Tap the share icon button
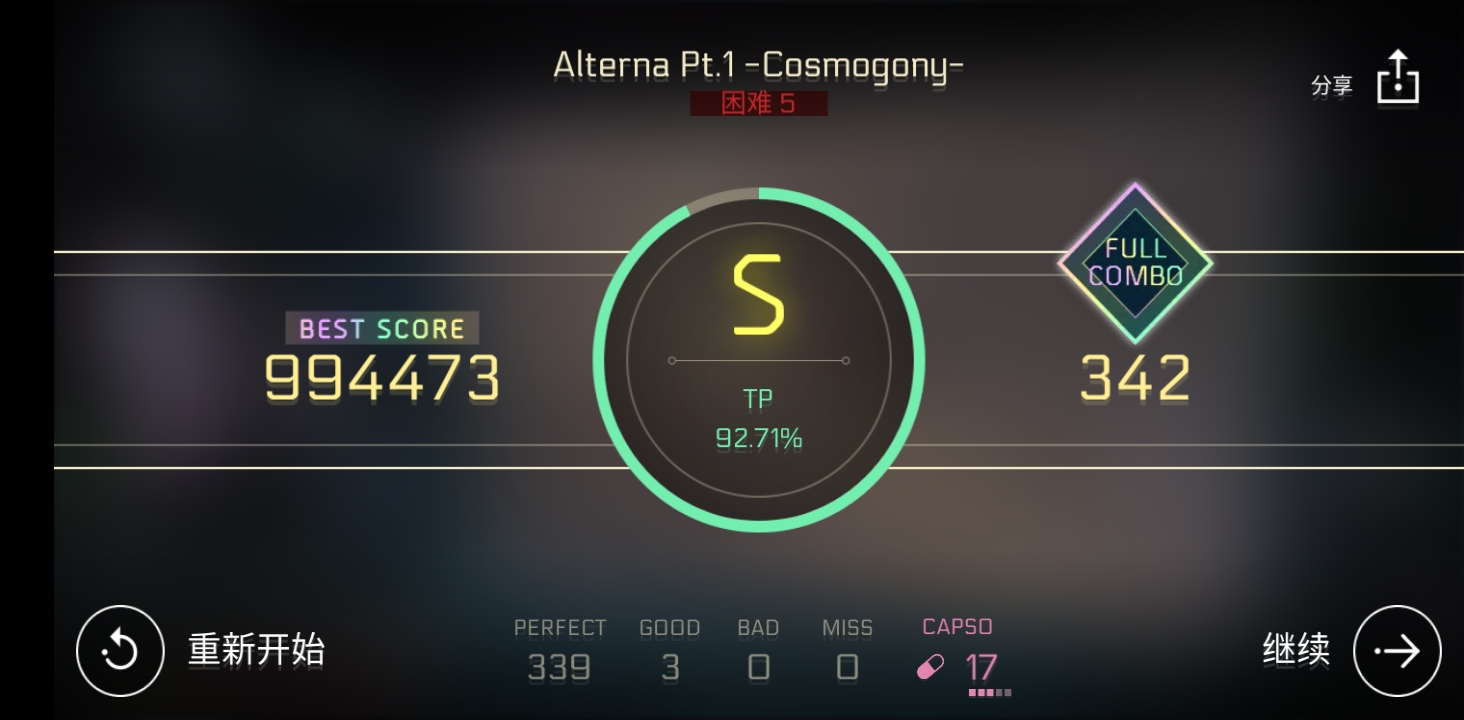This screenshot has height=720, width=1464. (1397, 77)
